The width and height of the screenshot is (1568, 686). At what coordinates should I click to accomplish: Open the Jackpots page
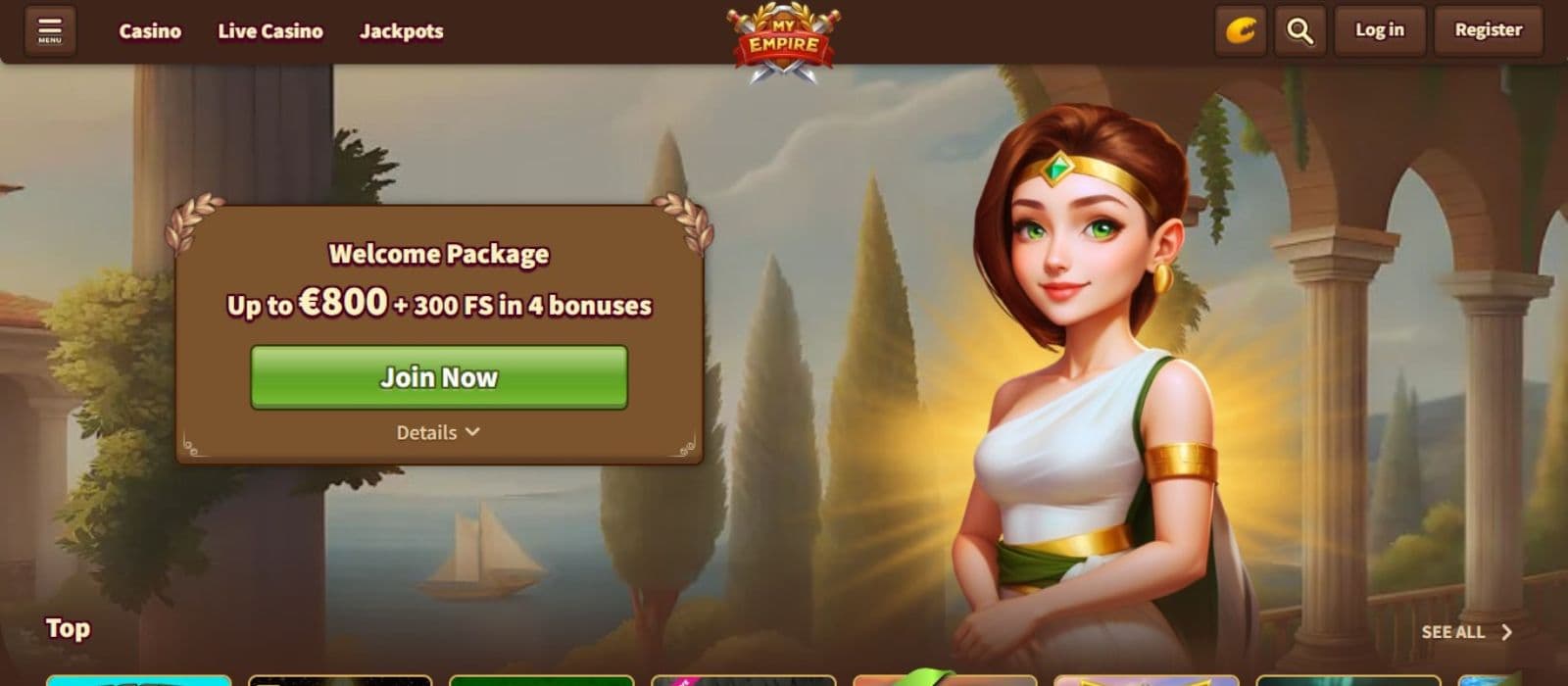click(x=401, y=31)
